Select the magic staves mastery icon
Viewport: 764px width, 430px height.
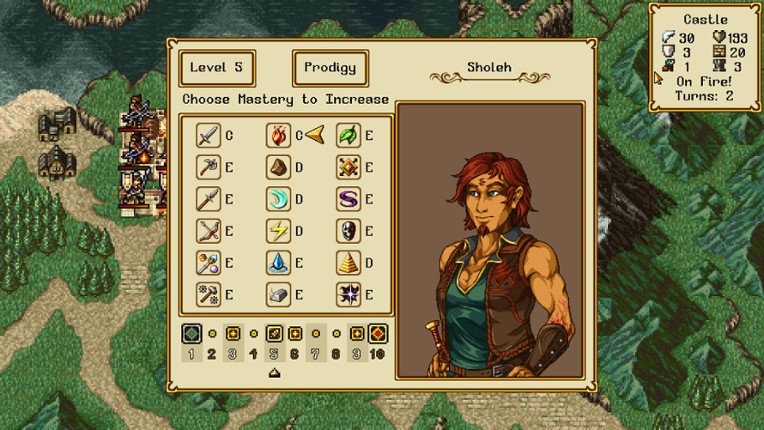[x=208, y=263]
